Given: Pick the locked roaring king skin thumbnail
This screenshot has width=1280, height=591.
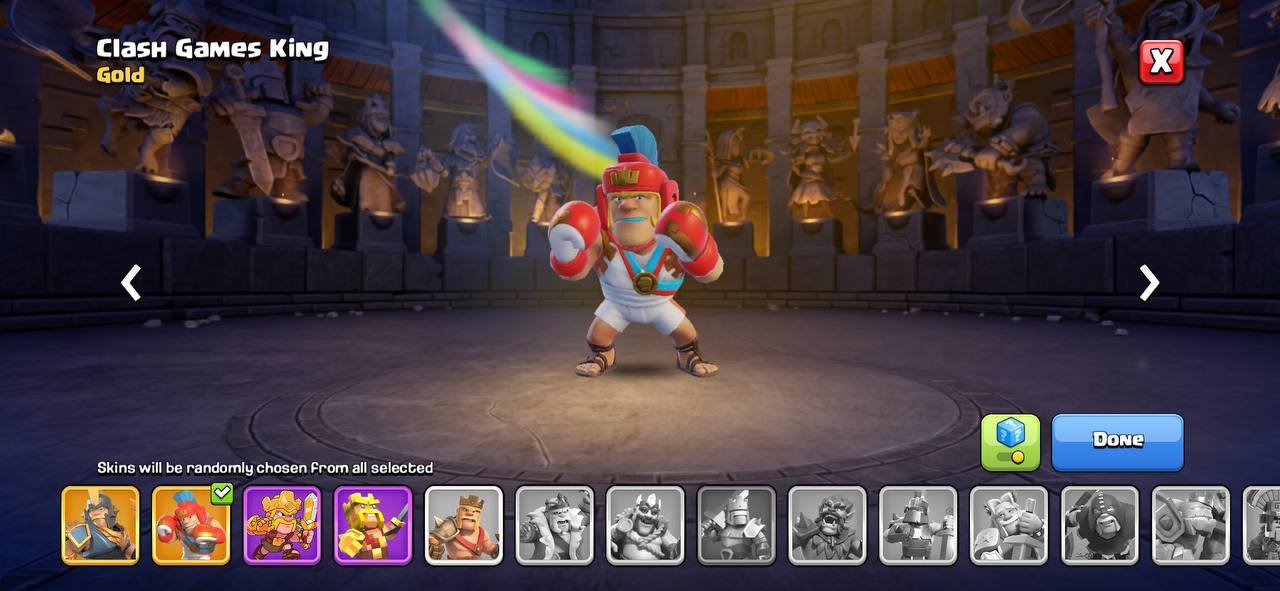Looking at the screenshot, I should 827,525.
